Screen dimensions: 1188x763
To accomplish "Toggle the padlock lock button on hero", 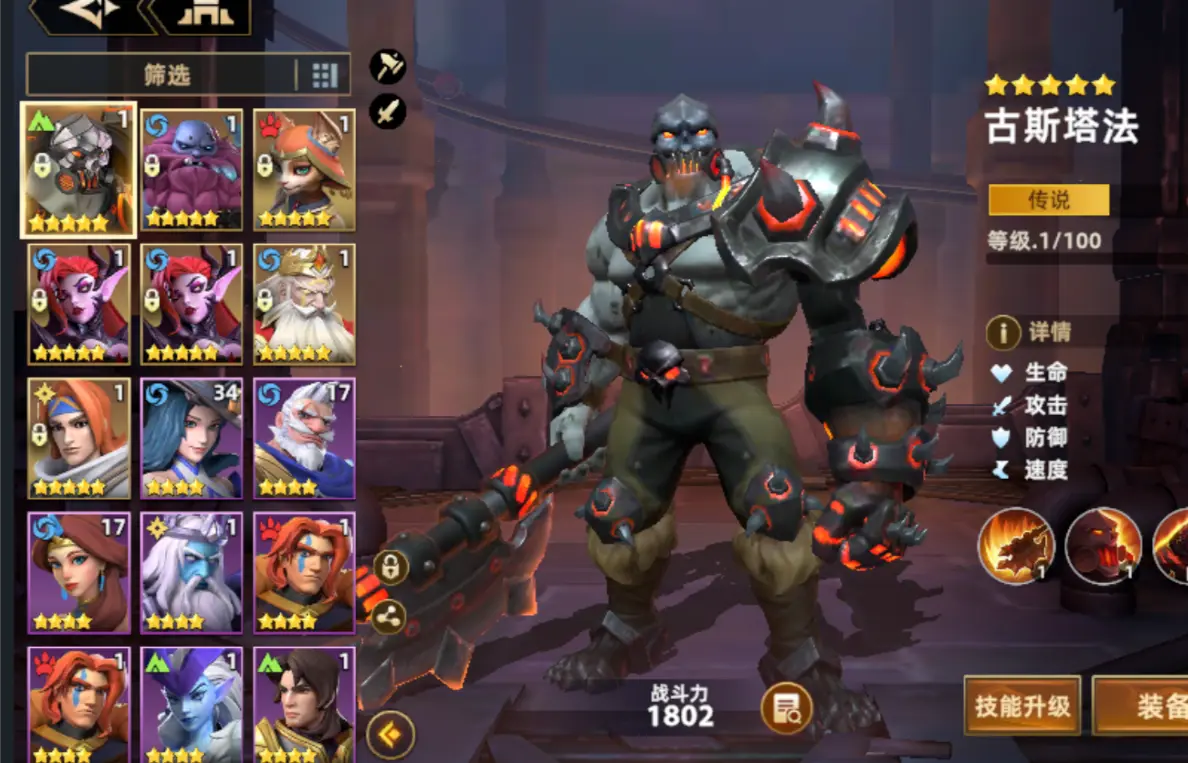I will pos(390,568).
